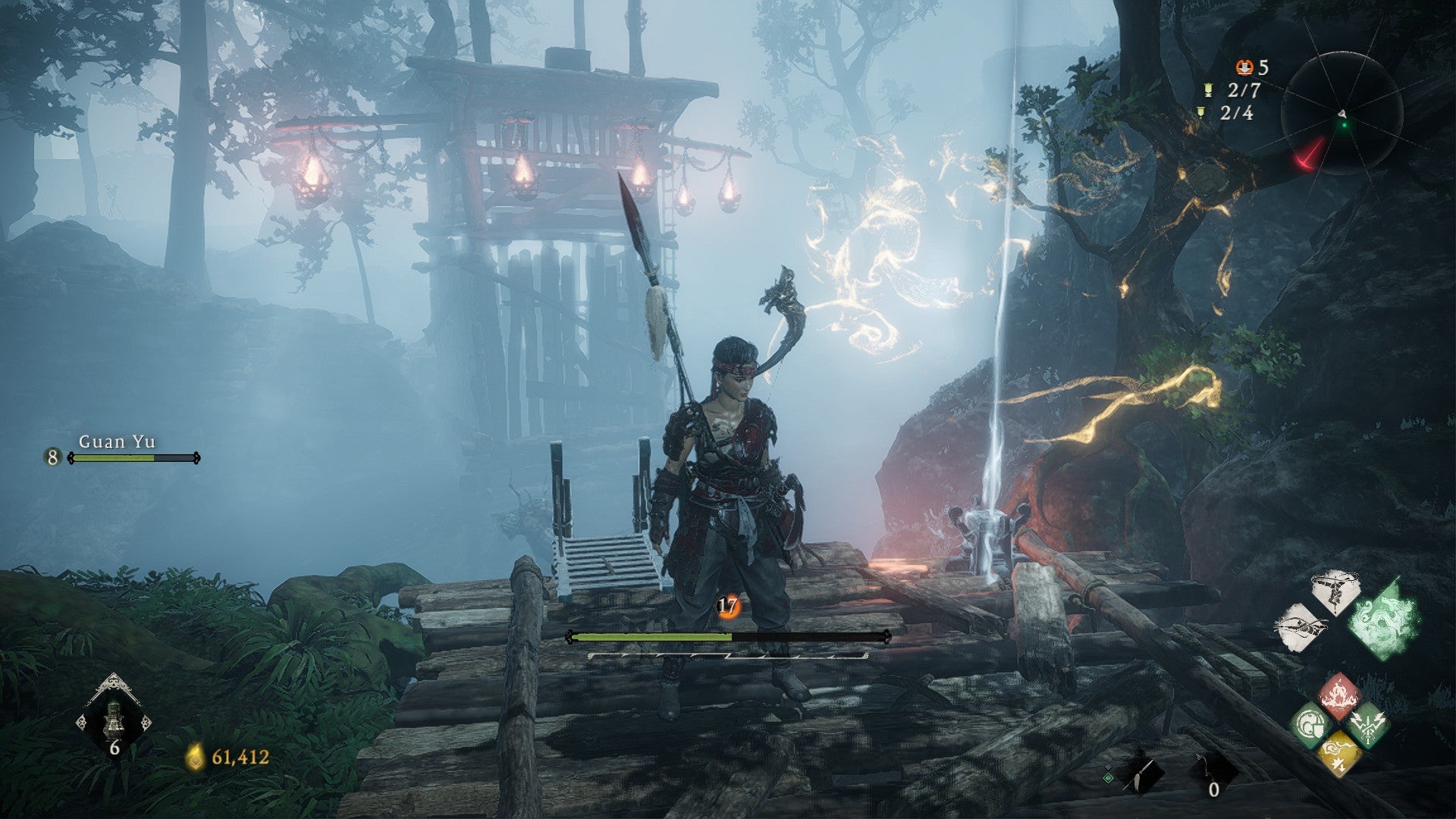The image size is (1456, 819).
Task: Use the Dragon's Cure Pot item
Action: tap(114, 717)
